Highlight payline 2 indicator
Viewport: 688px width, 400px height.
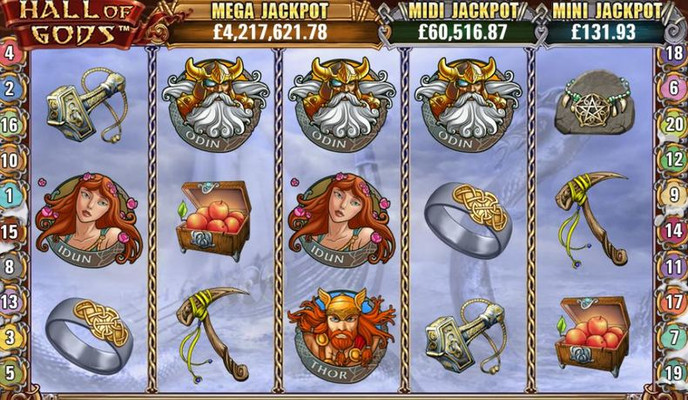pos(9,89)
